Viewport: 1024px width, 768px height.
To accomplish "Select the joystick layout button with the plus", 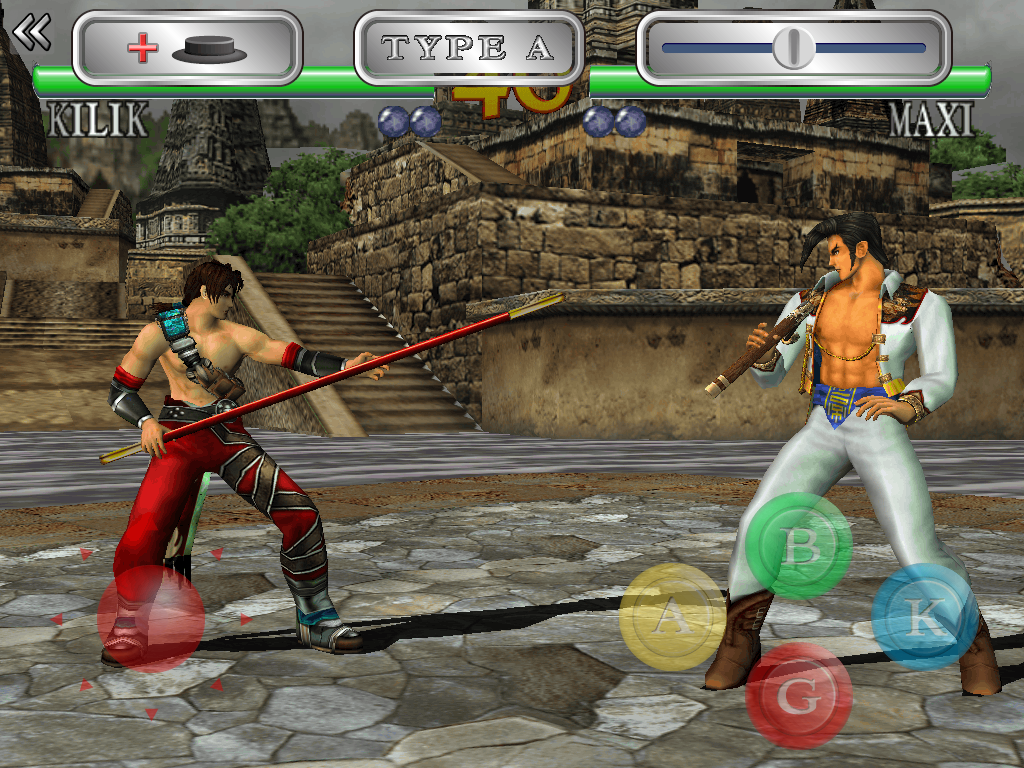I will pyautogui.click(x=187, y=48).
